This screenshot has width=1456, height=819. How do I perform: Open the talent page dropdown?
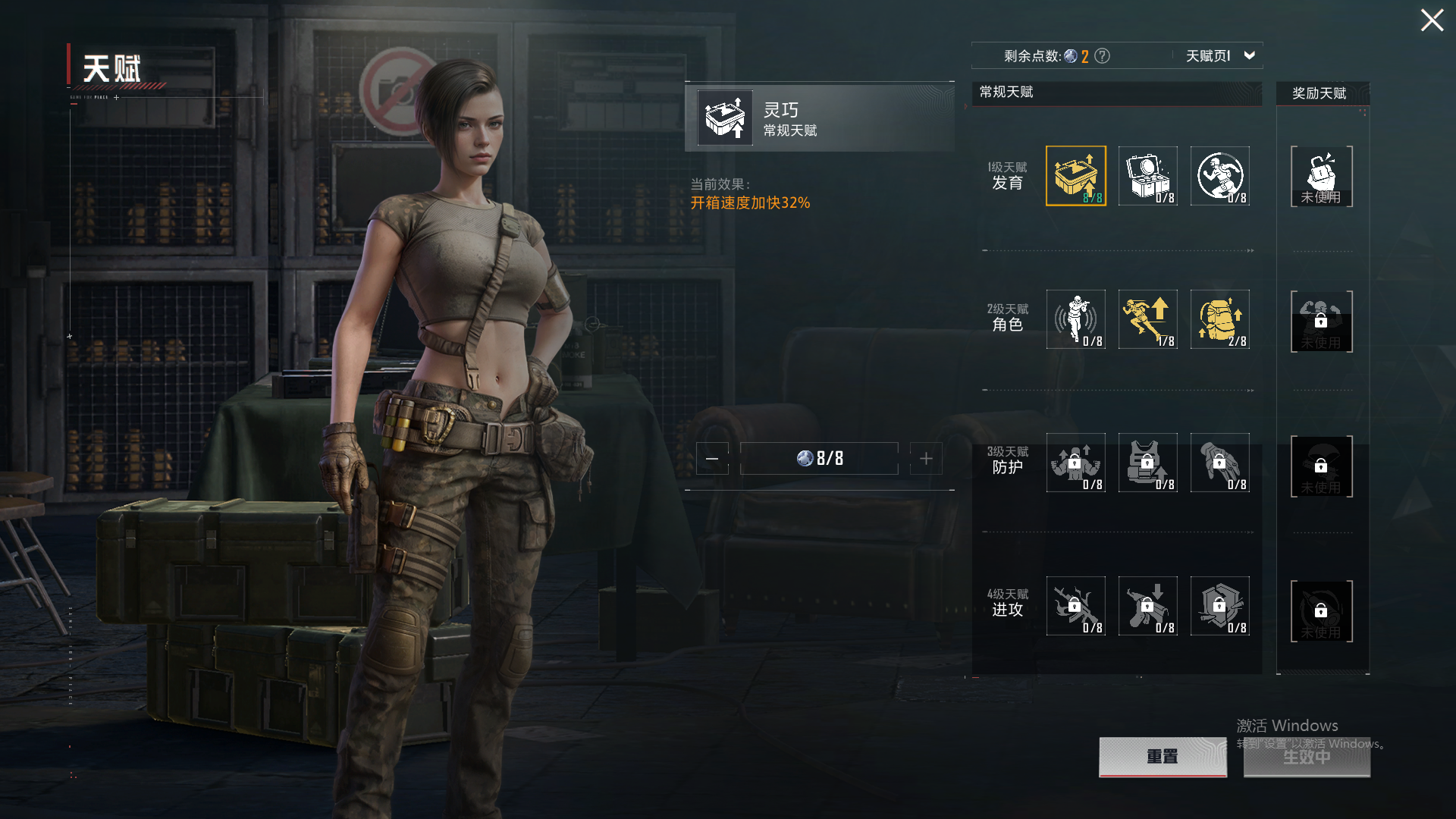click(x=1249, y=55)
